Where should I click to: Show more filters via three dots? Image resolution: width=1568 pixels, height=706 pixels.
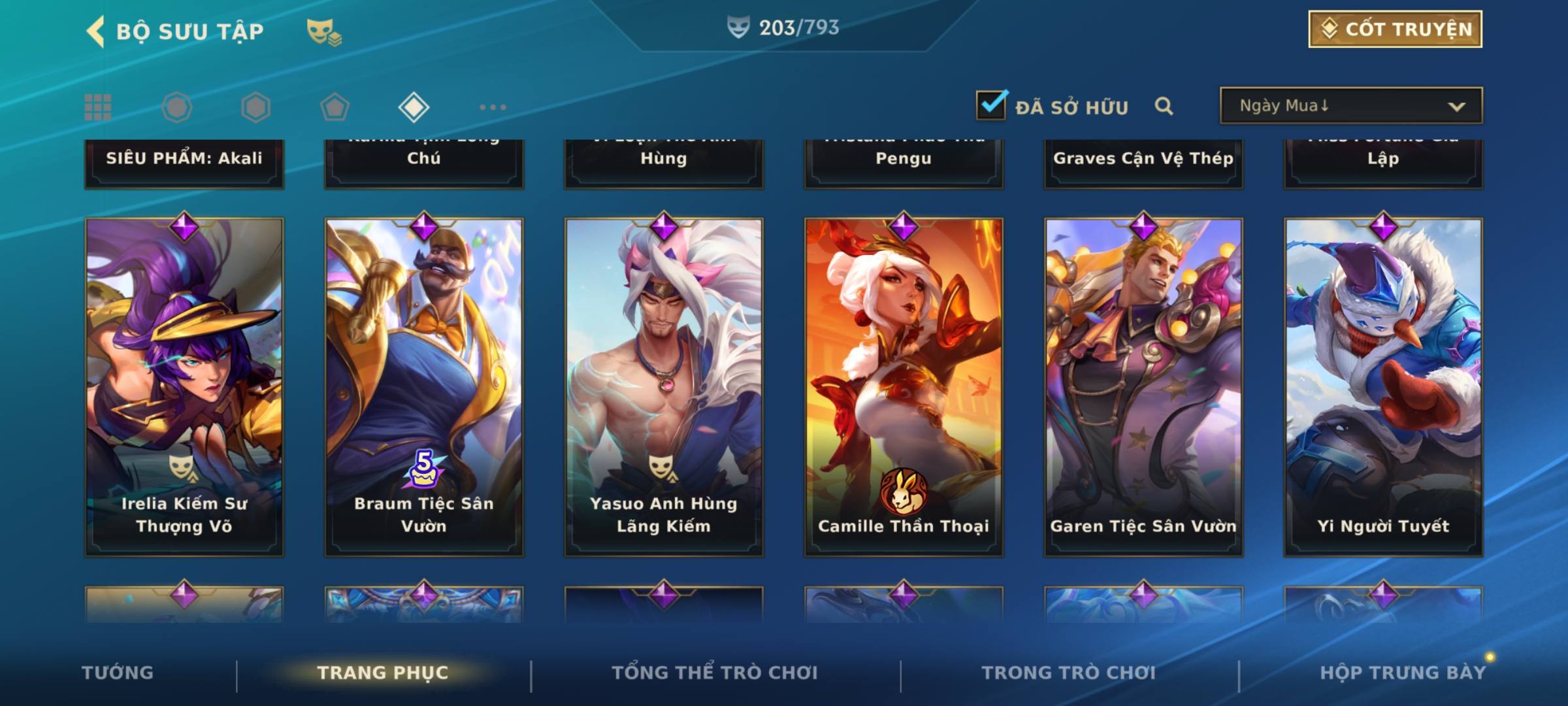(493, 107)
